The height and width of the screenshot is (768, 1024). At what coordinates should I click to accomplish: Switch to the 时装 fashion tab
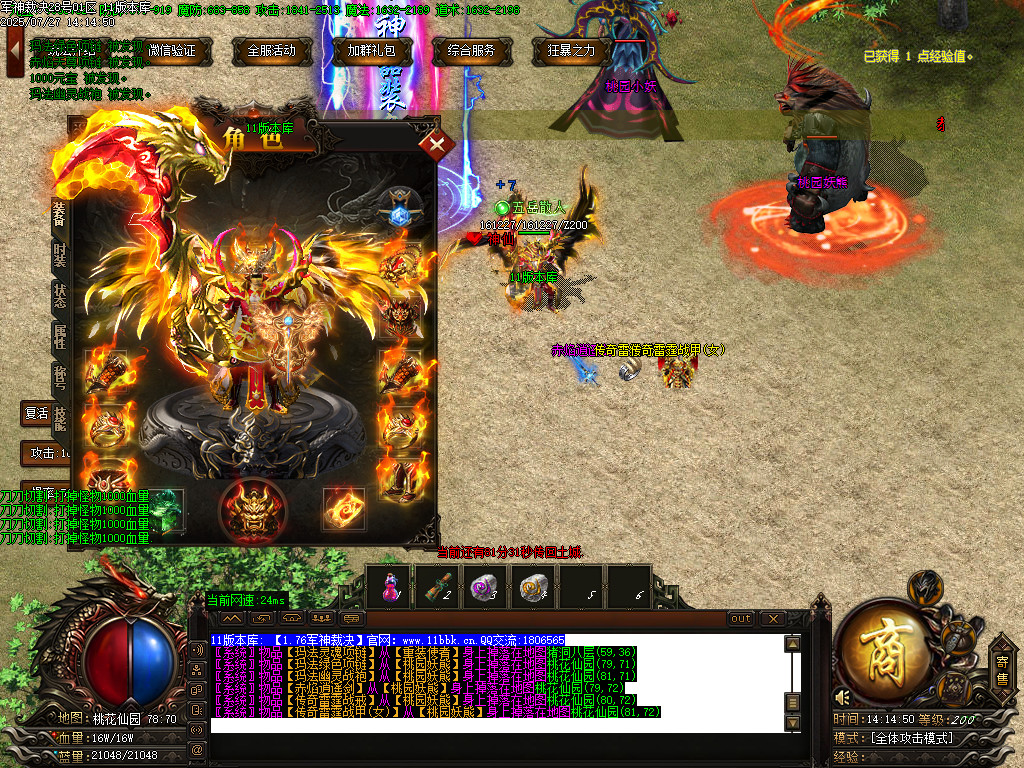click(60, 254)
